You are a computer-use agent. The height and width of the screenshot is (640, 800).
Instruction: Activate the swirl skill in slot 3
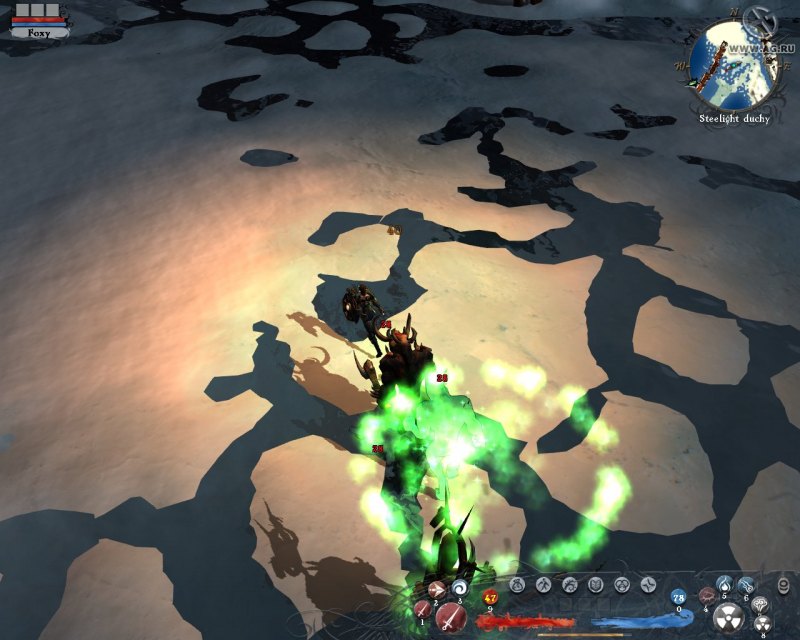coord(461,587)
